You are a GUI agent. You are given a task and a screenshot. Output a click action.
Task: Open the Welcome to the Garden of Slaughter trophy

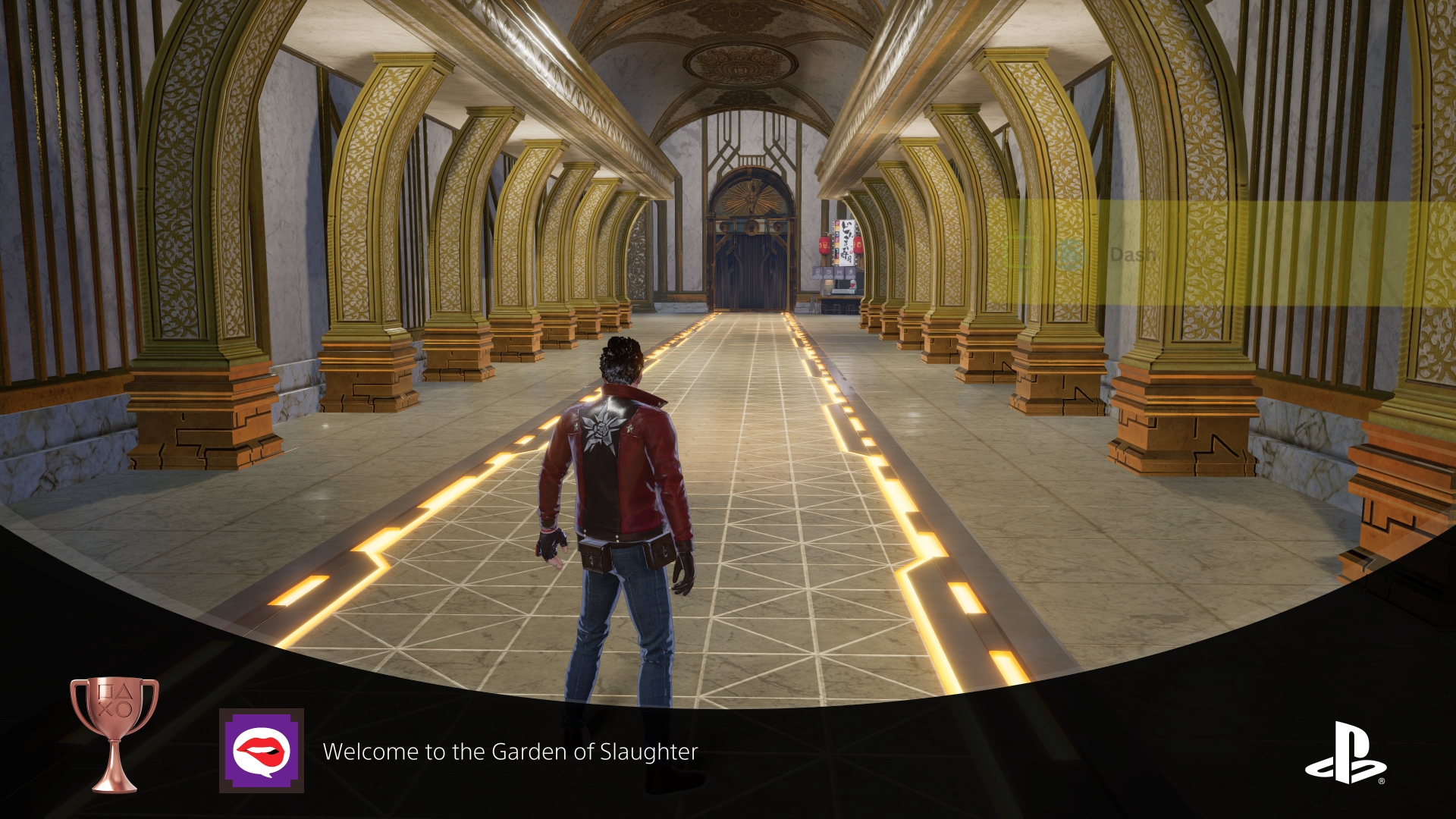coord(510,752)
